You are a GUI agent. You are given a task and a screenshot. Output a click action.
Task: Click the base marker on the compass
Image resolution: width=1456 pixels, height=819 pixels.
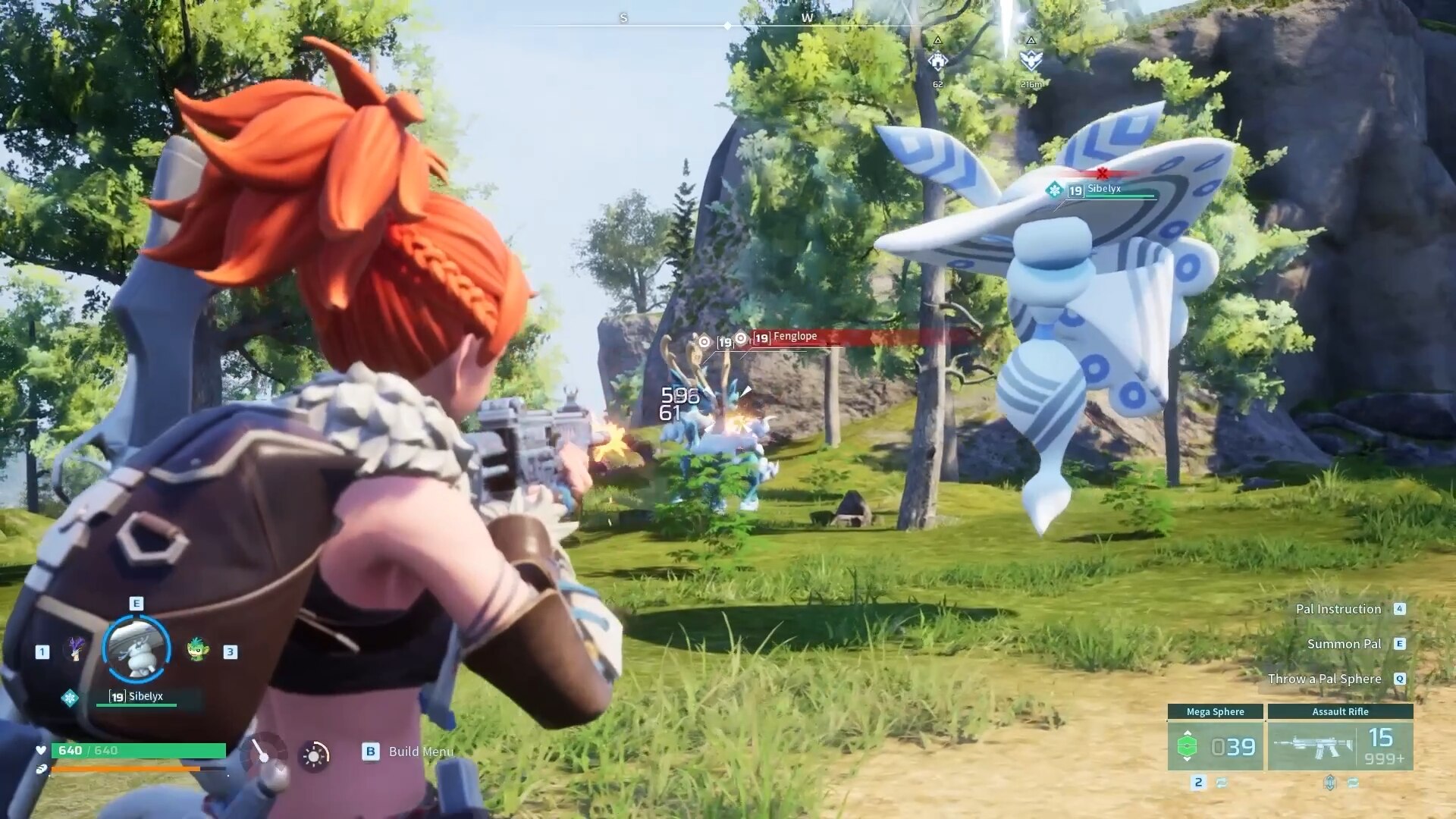coord(938,61)
